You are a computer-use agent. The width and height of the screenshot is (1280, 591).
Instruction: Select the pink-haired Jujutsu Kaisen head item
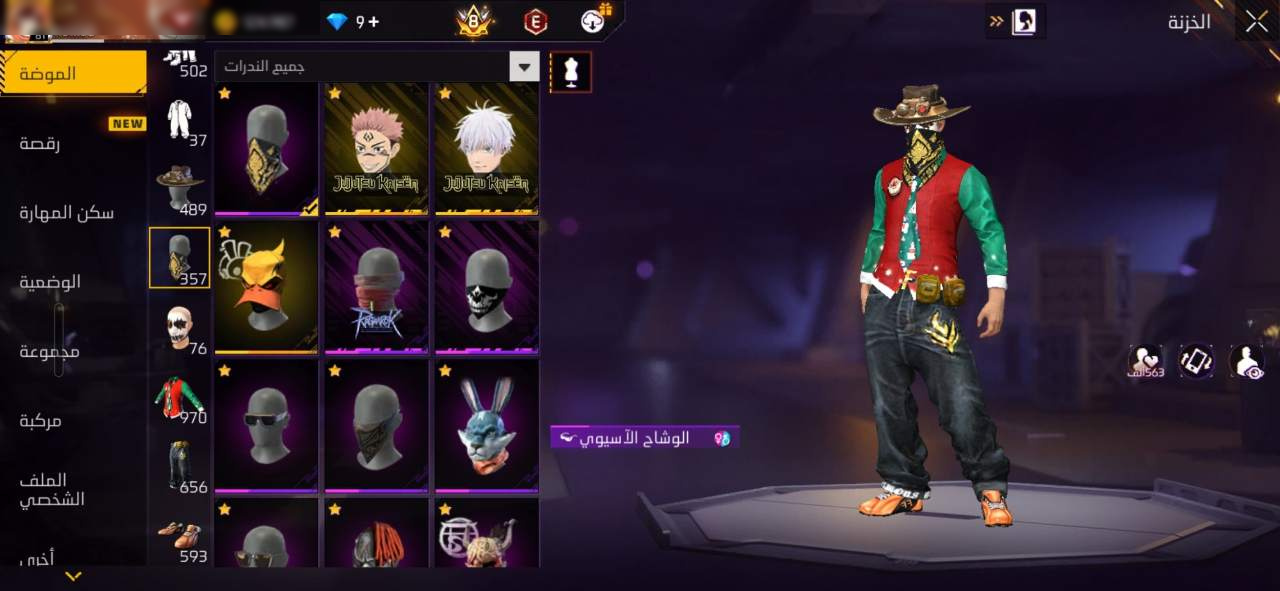click(377, 148)
